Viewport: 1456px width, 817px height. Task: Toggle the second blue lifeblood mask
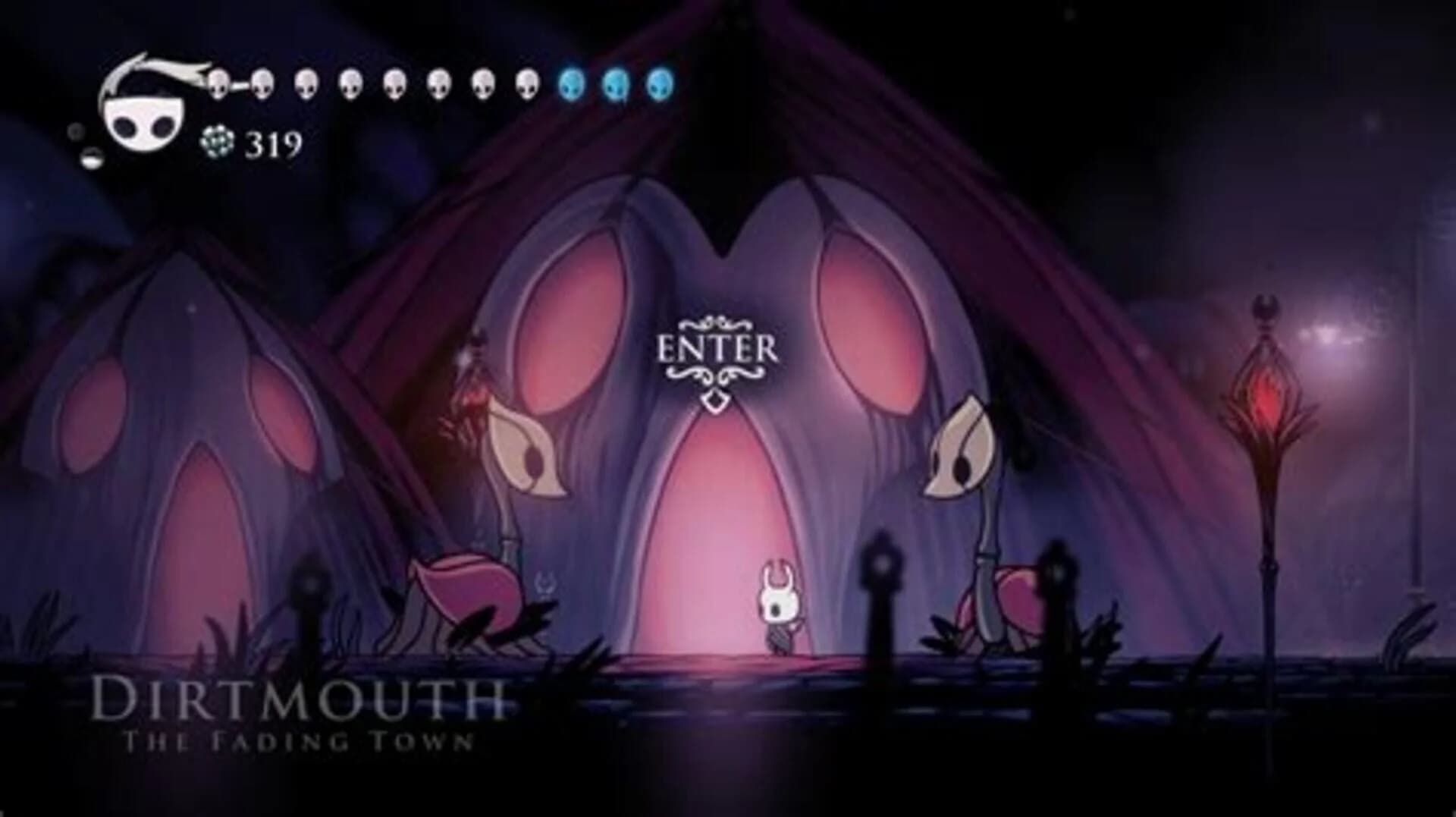[x=614, y=85]
